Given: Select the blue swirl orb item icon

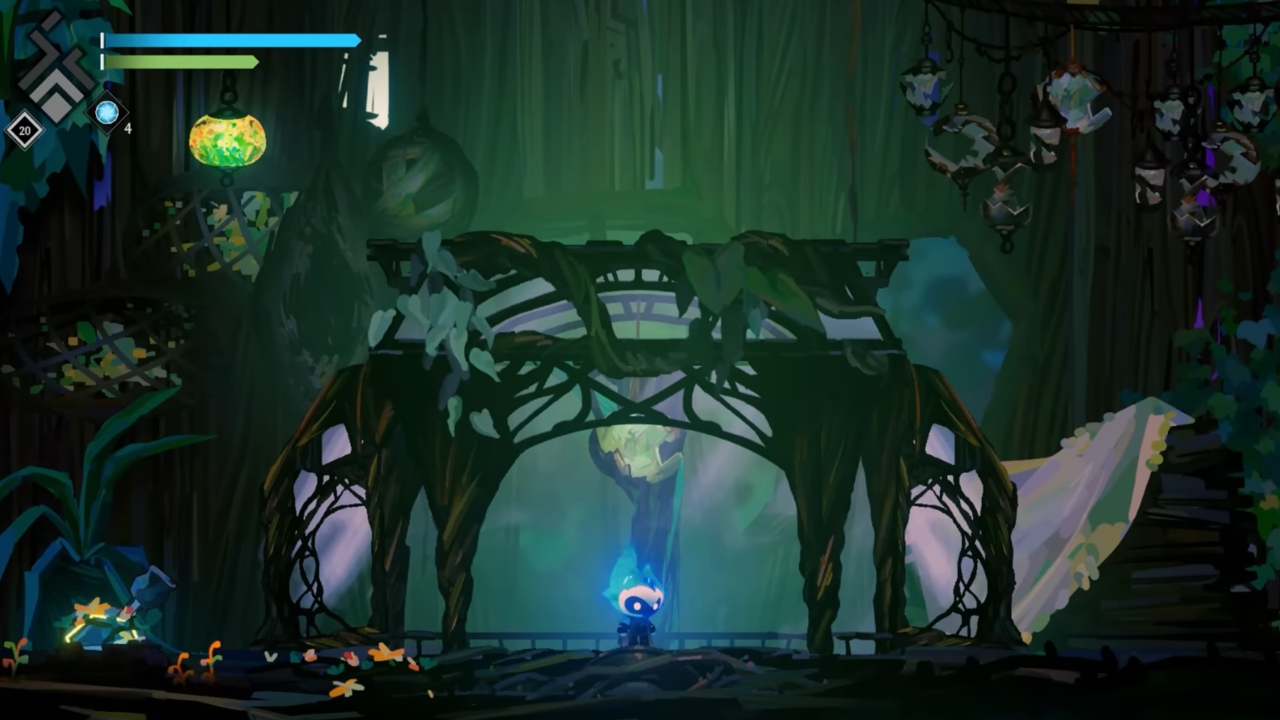Looking at the screenshot, I should click(x=107, y=112).
